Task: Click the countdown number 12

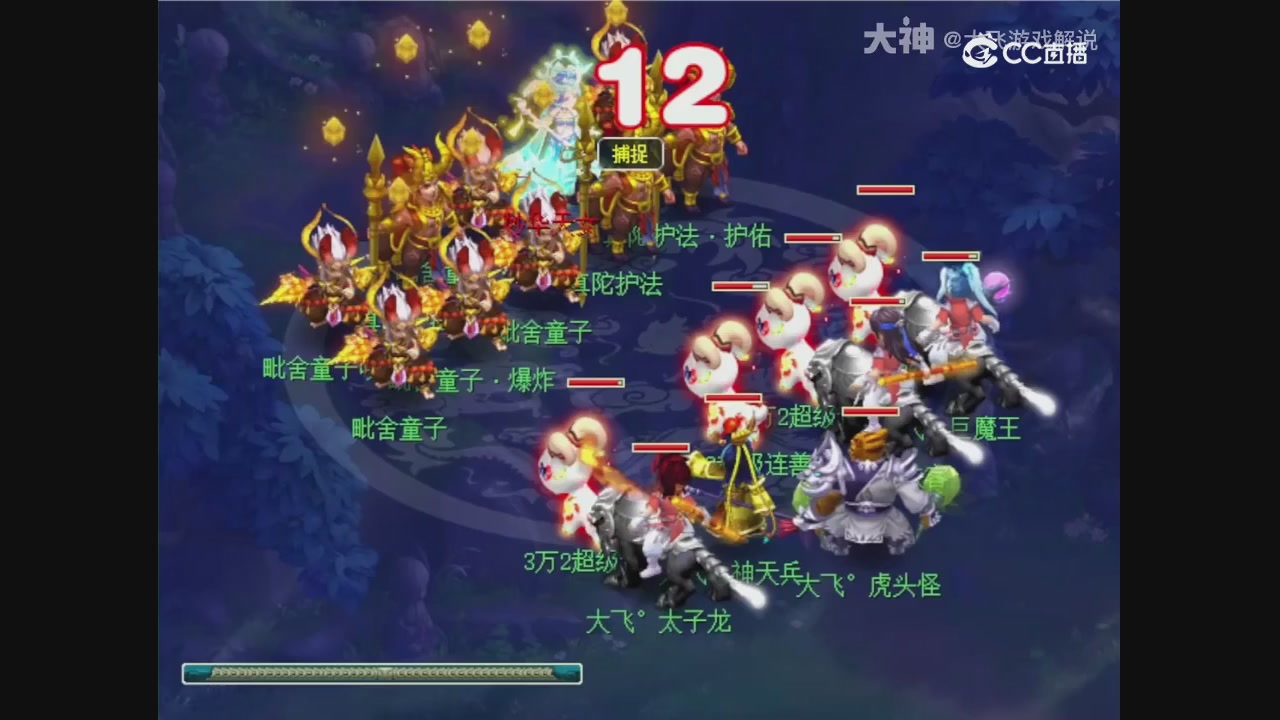Action: coord(660,85)
